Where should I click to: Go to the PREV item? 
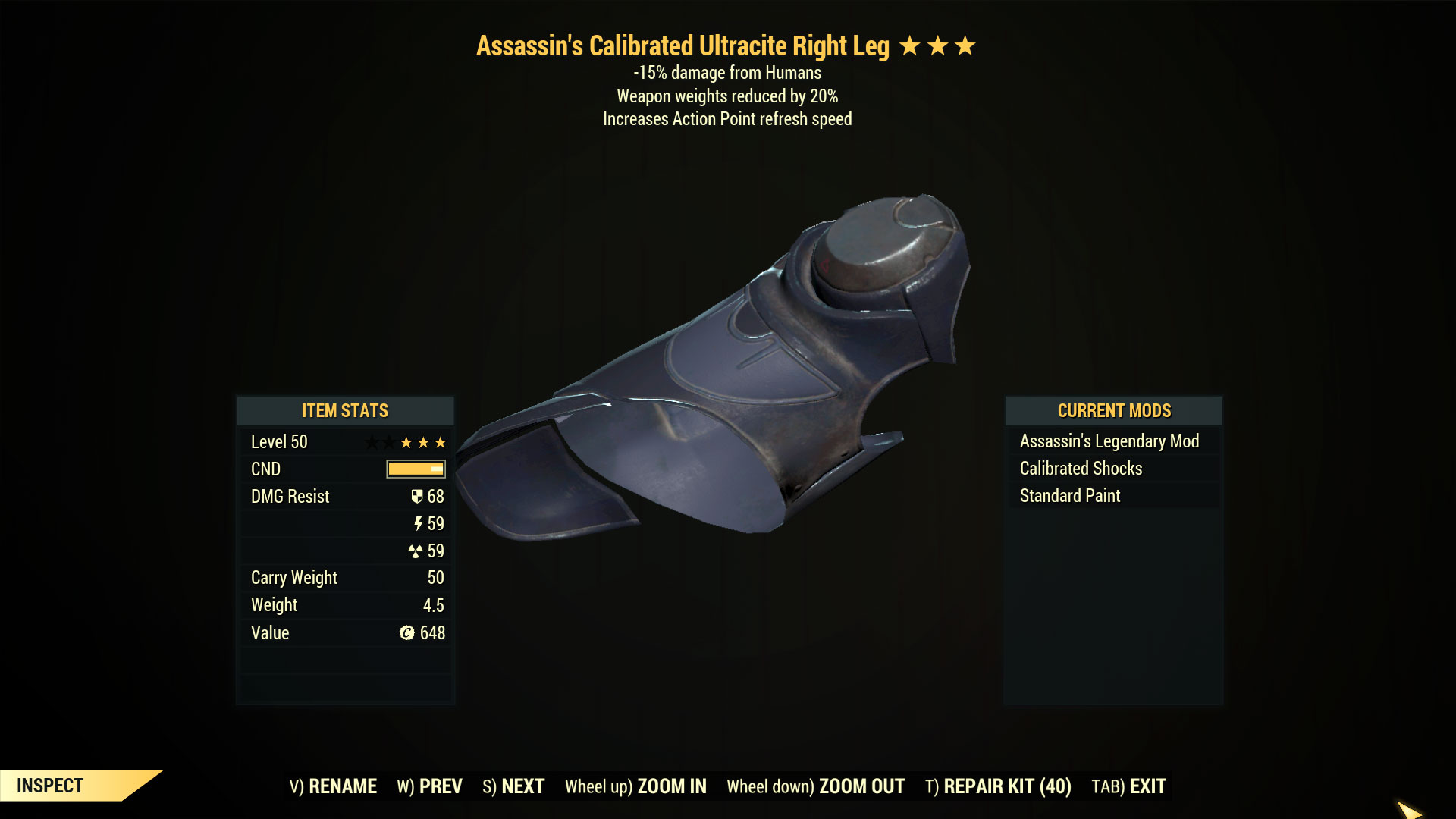[x=429, y=786]
